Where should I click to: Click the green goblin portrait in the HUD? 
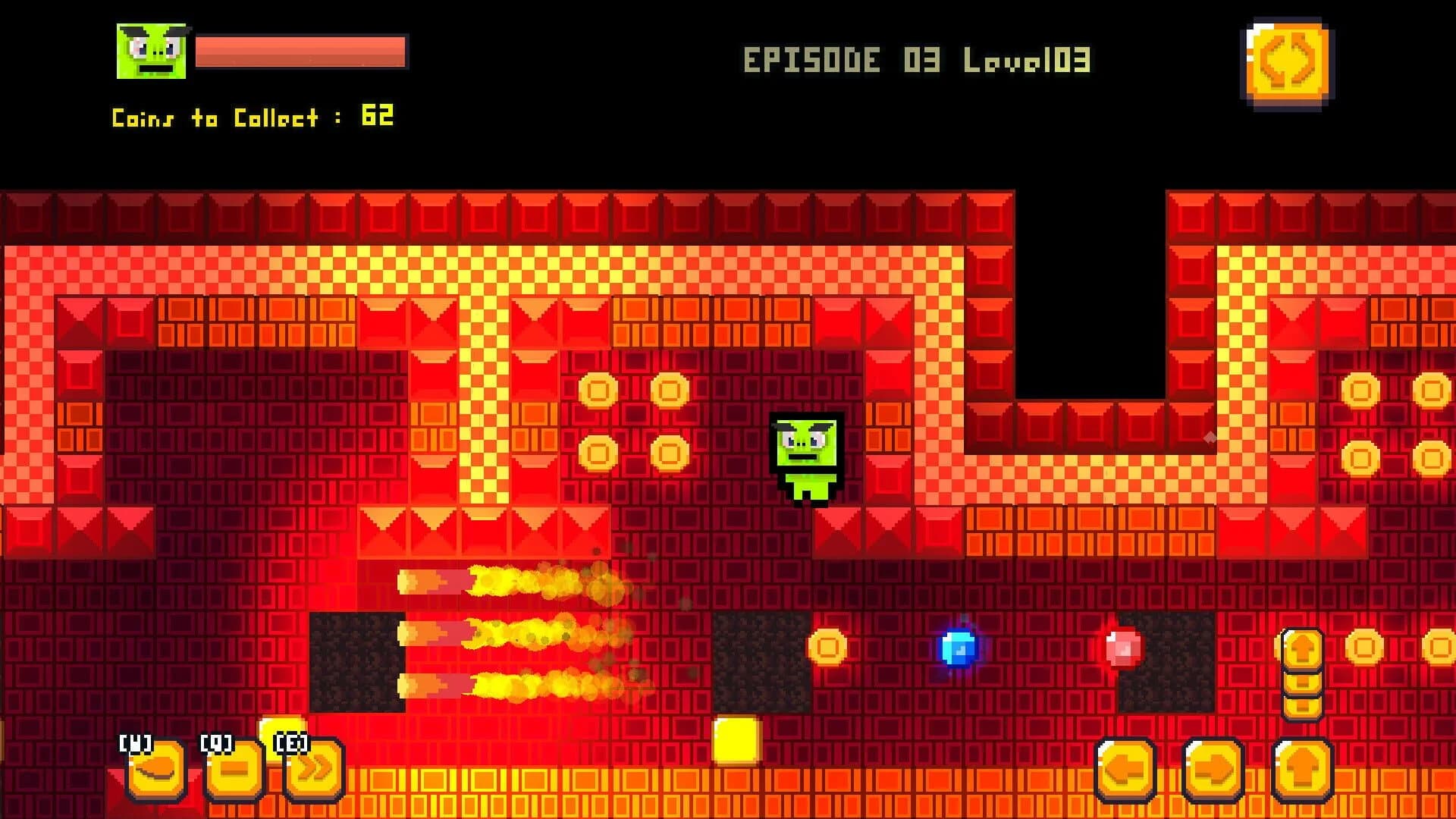tap(150, 49)
